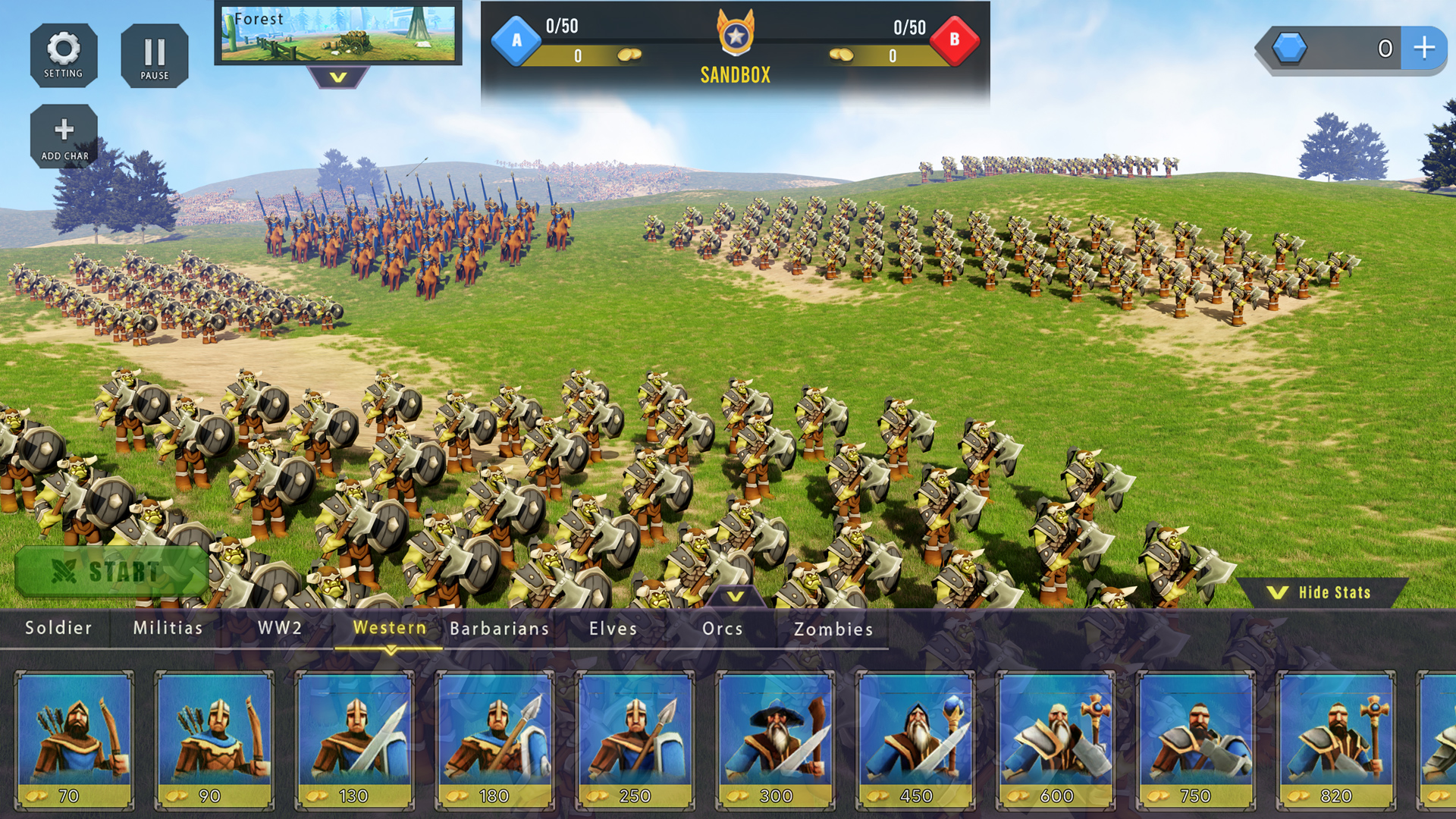This screenshot has width=1456, height=819.
Task: Click the plus to buy gems
Action: 1424,48
